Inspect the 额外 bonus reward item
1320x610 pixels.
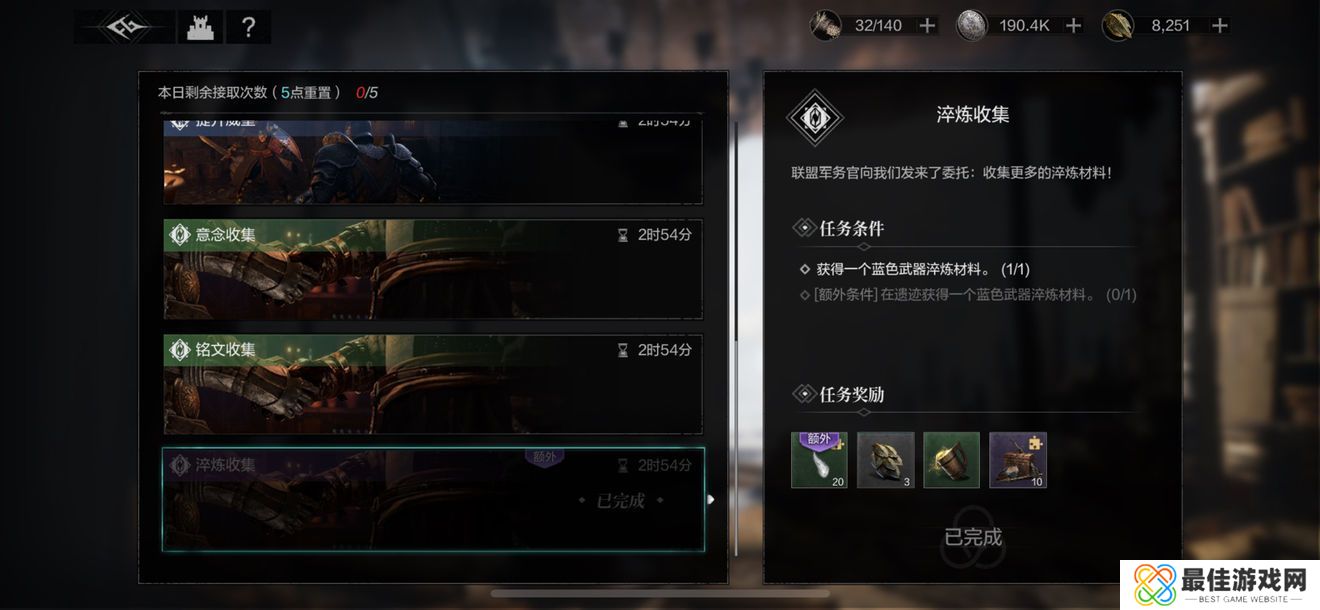tap(819, 460)
